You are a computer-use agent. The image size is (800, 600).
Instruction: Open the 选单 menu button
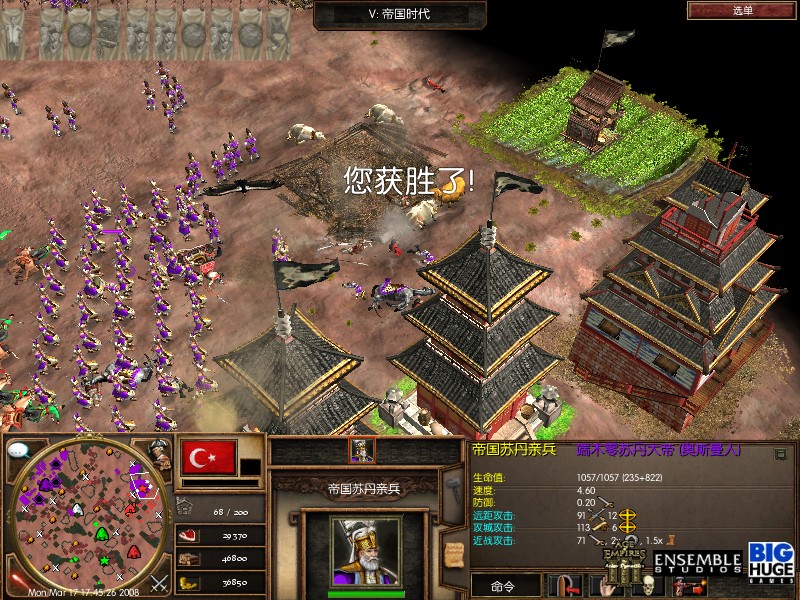coord(742,10)
